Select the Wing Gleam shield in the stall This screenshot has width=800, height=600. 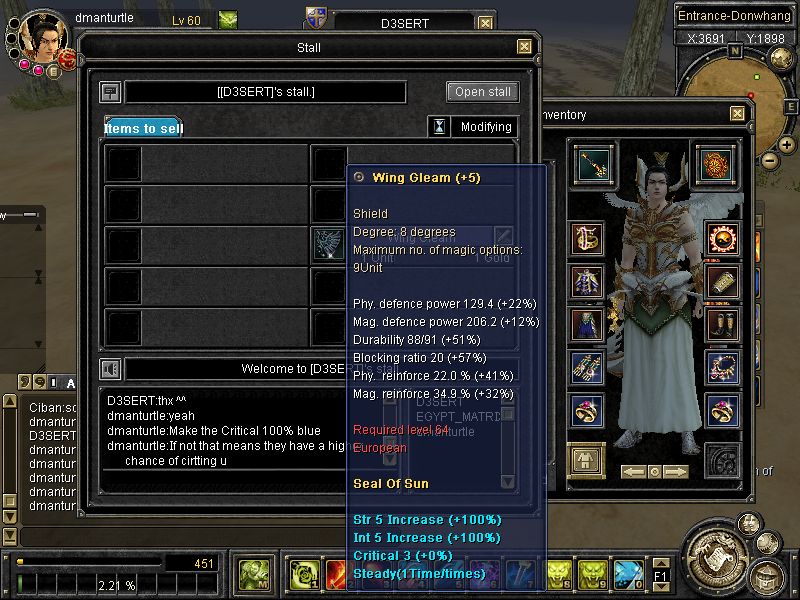point(328,244)
